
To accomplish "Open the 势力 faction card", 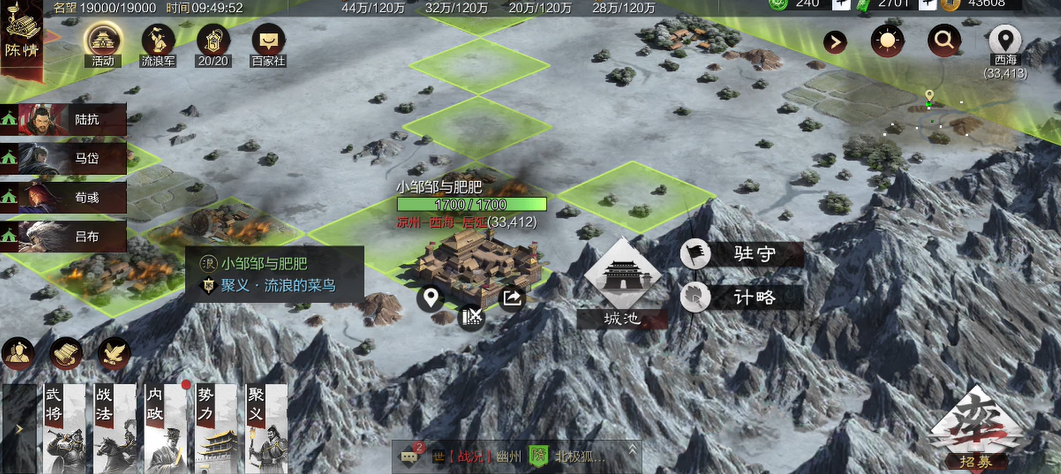I will pyautogui.click(x=214, y=428).
